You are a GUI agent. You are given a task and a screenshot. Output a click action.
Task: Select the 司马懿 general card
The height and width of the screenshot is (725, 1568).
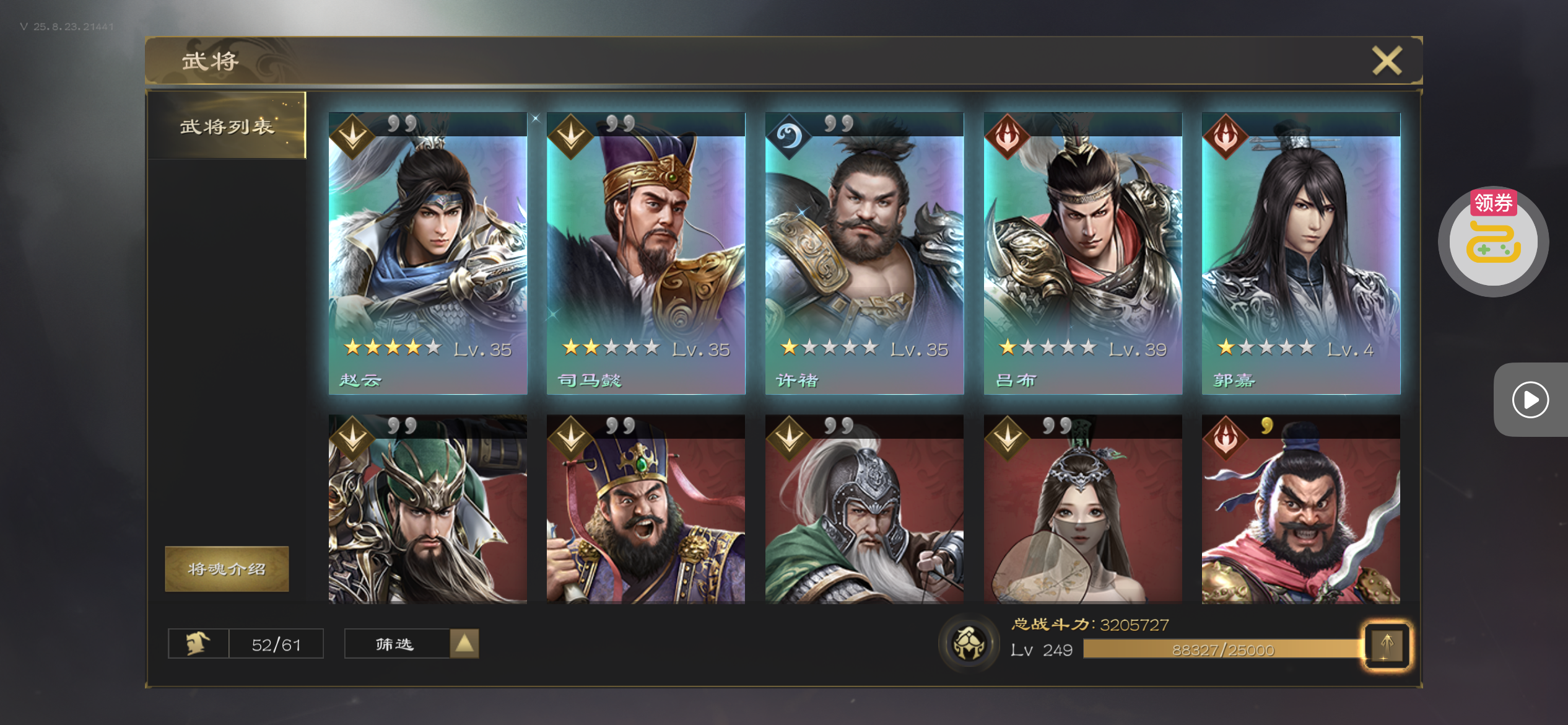tap(646, 253)
